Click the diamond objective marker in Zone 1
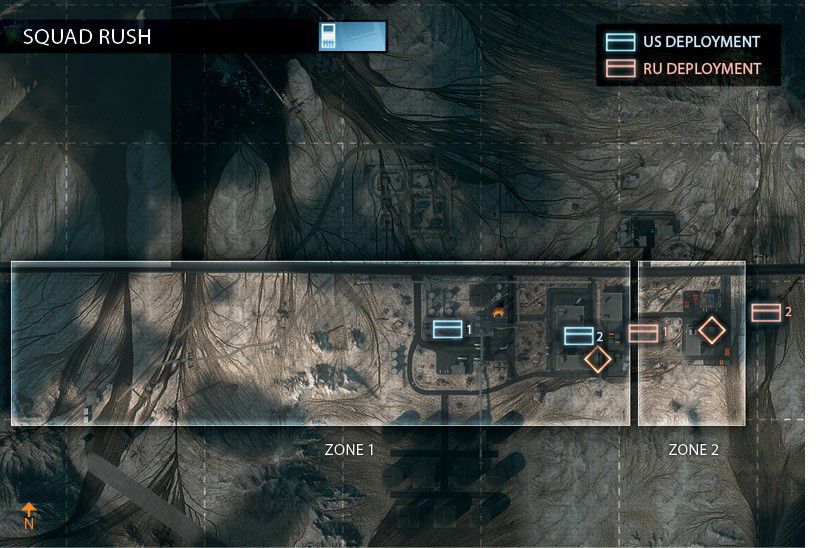This screenshot has height=548, width=825. pos(598,360)
